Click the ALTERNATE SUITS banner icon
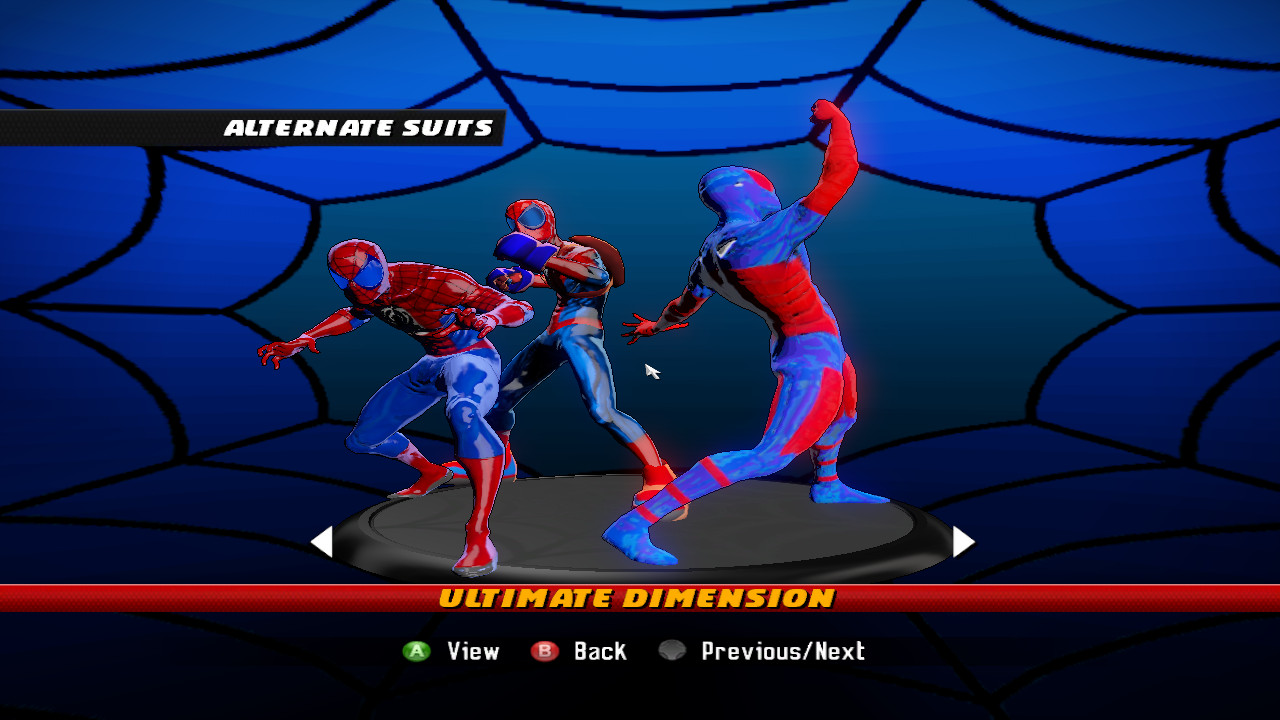Viewport: 1280px width, 720px height. (x=360, y=127)
